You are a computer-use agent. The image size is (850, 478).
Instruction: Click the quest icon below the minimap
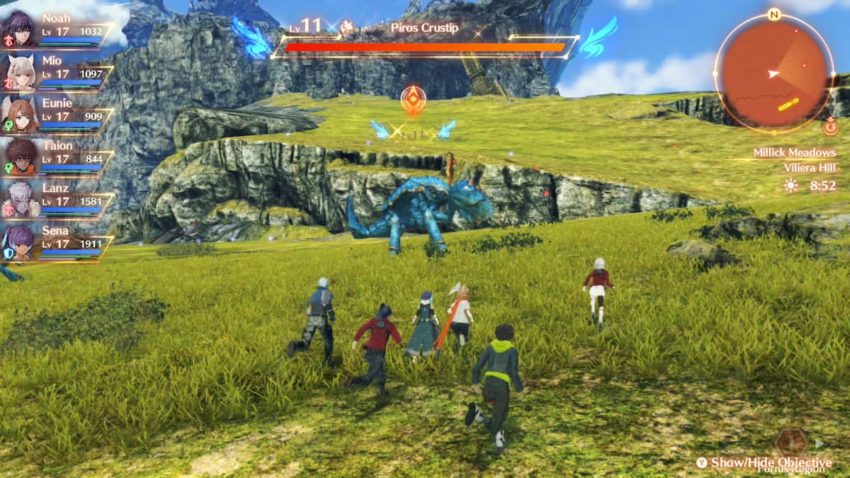click(x=830, y=127)
